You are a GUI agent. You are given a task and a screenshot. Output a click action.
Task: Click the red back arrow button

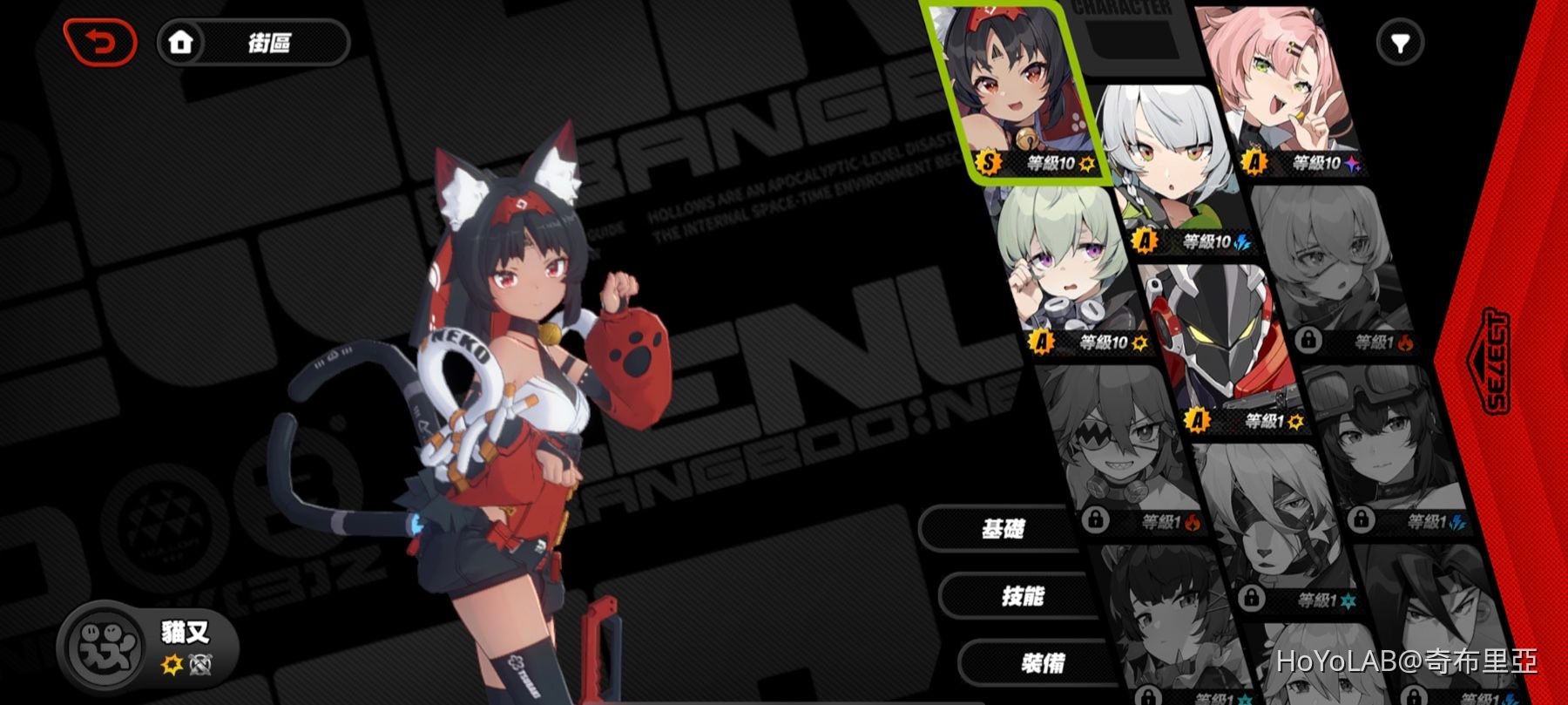98,40
